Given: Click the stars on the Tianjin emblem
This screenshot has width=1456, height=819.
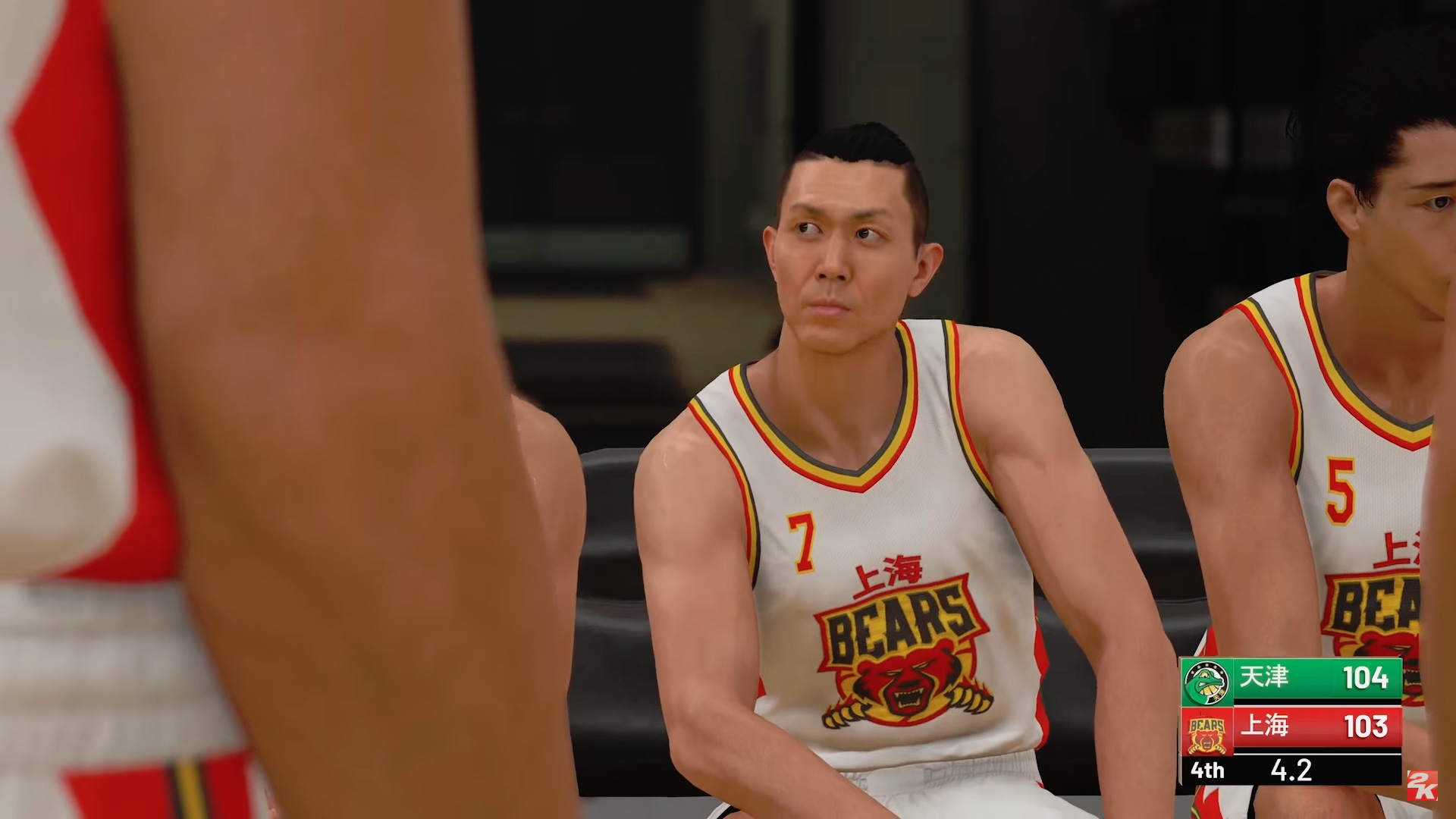Looking at the screenshot, I should pyautogui.click(x=1207, y=666).
